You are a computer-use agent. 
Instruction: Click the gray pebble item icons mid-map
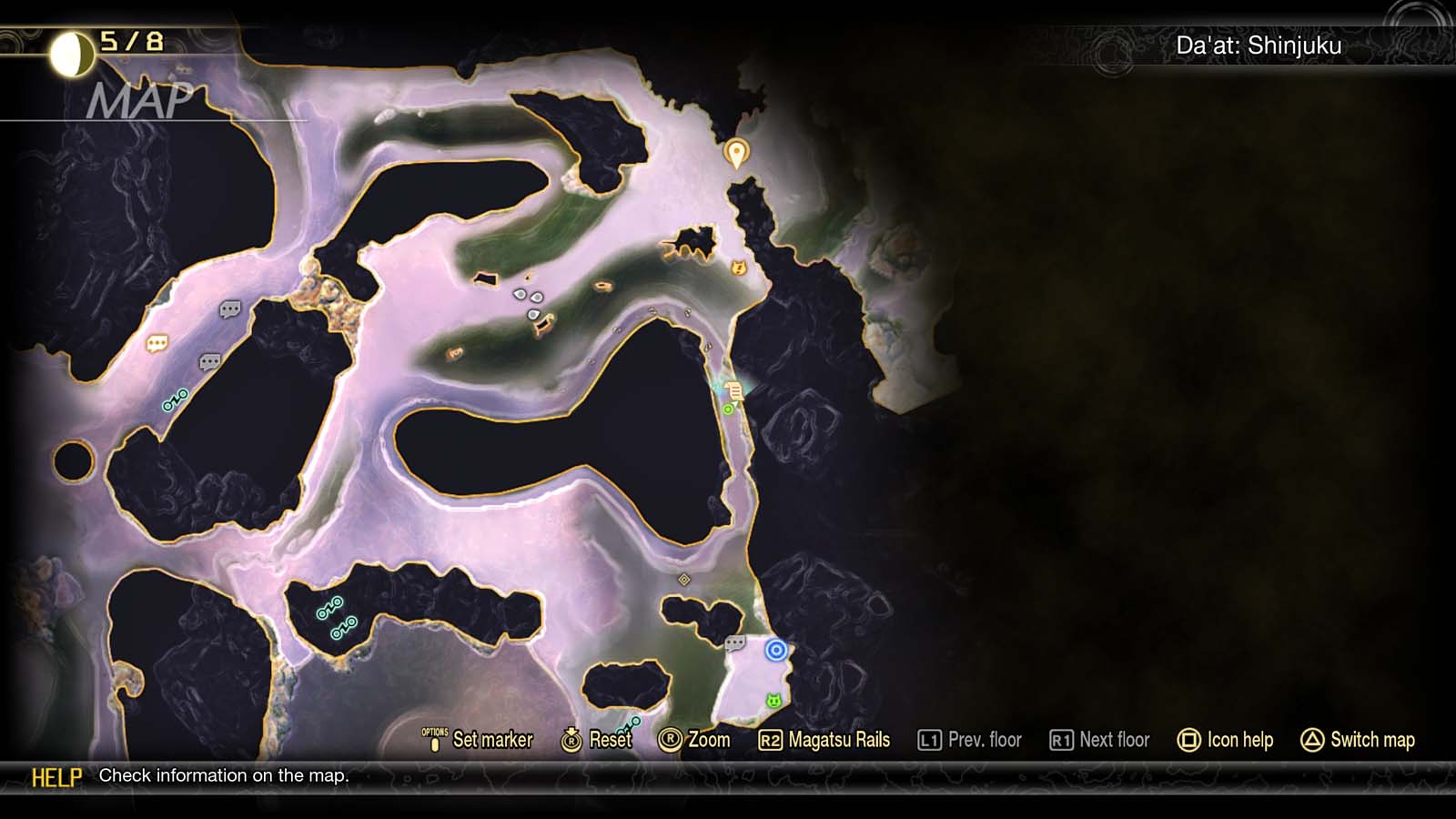[523, 300]
